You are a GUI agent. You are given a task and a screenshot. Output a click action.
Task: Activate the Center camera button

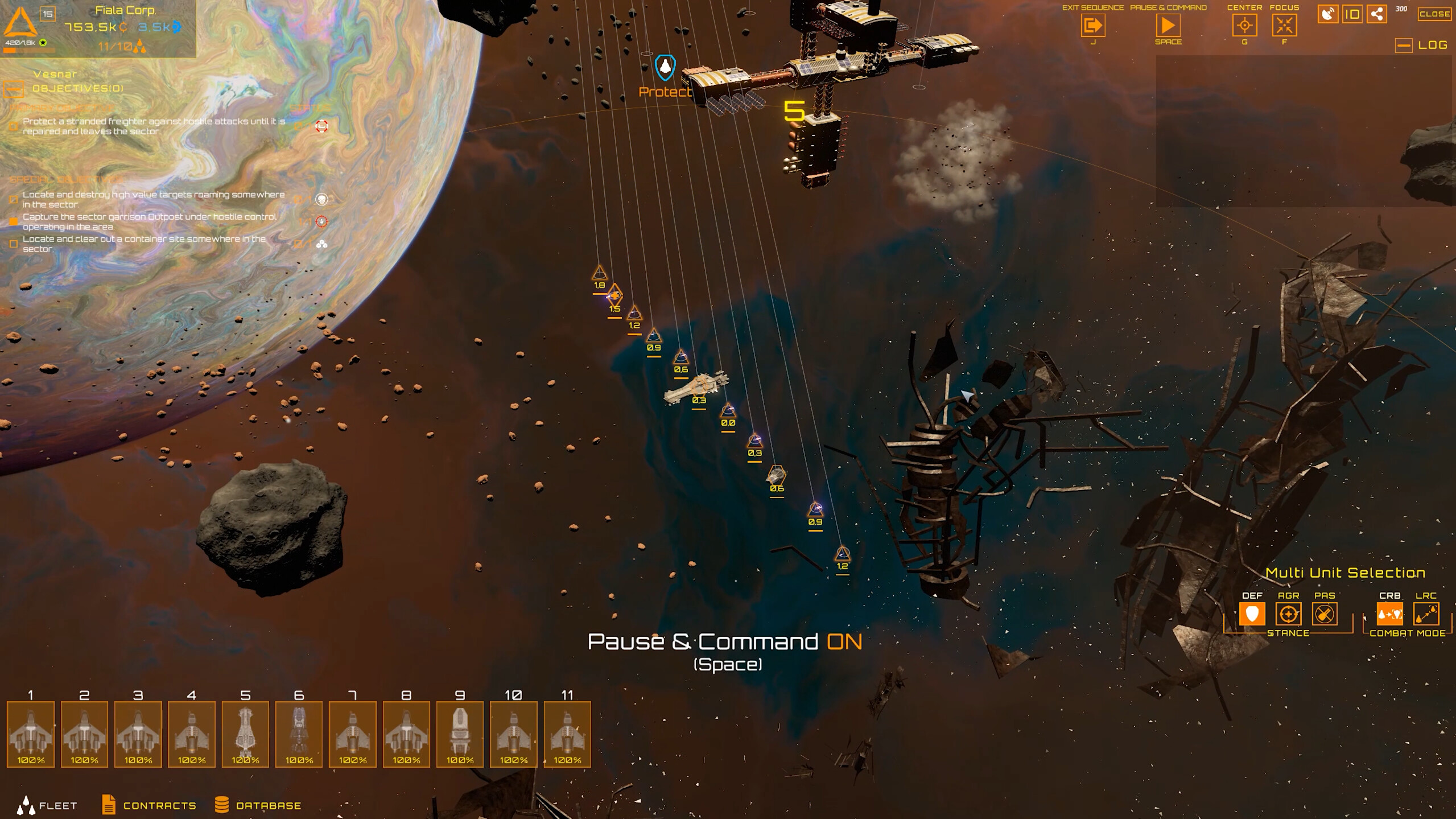[x=1244, y=26]
